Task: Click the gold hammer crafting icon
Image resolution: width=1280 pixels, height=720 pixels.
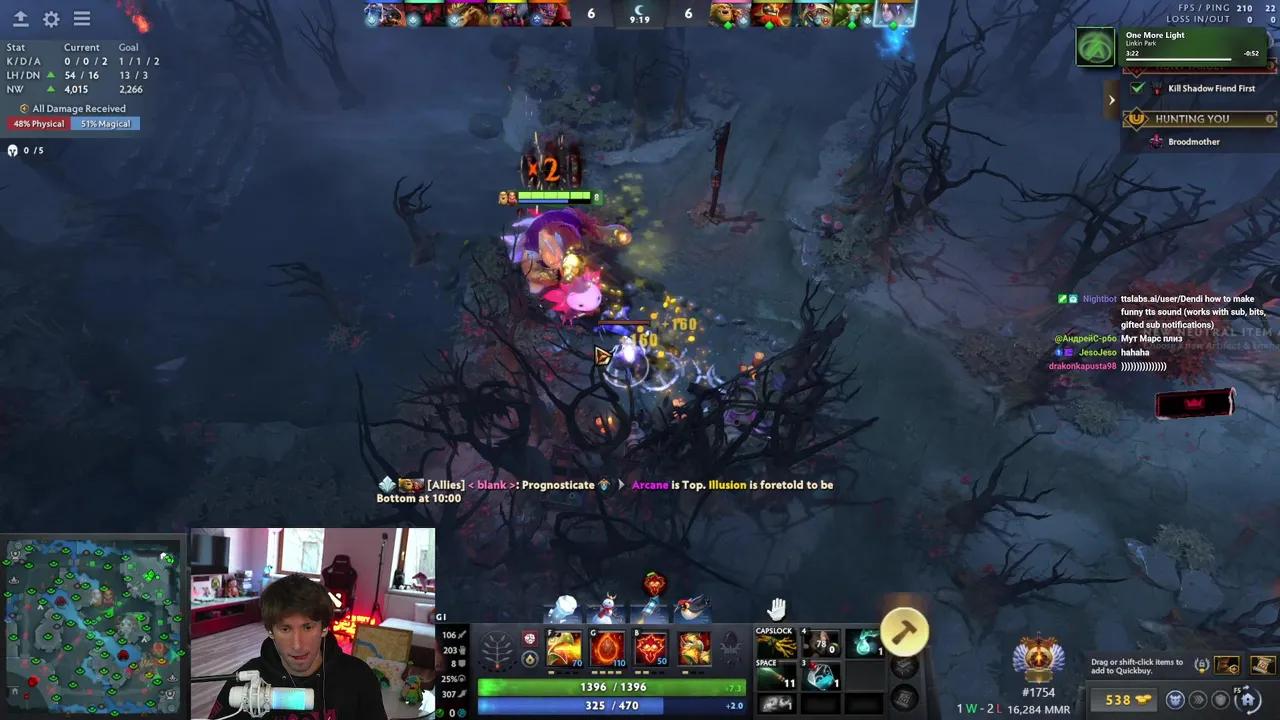Action: pyautogui.click(x=905, y=630)
